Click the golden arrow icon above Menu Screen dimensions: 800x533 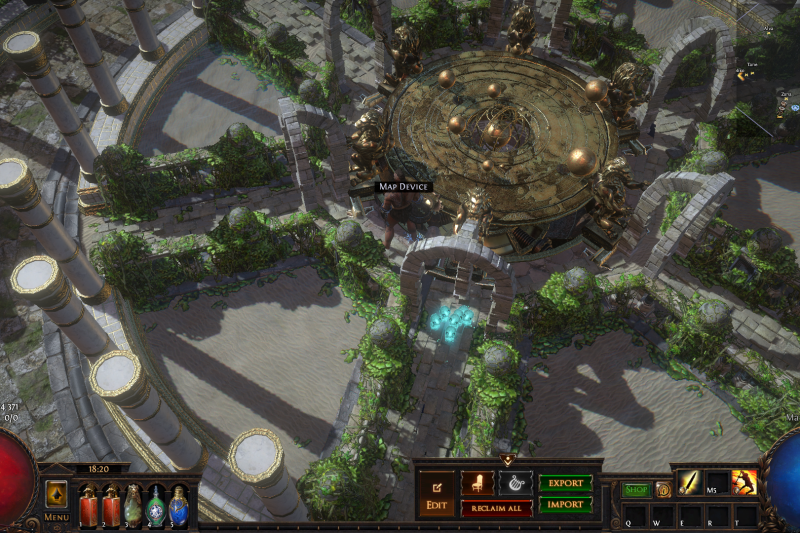(x=57, y=495)
